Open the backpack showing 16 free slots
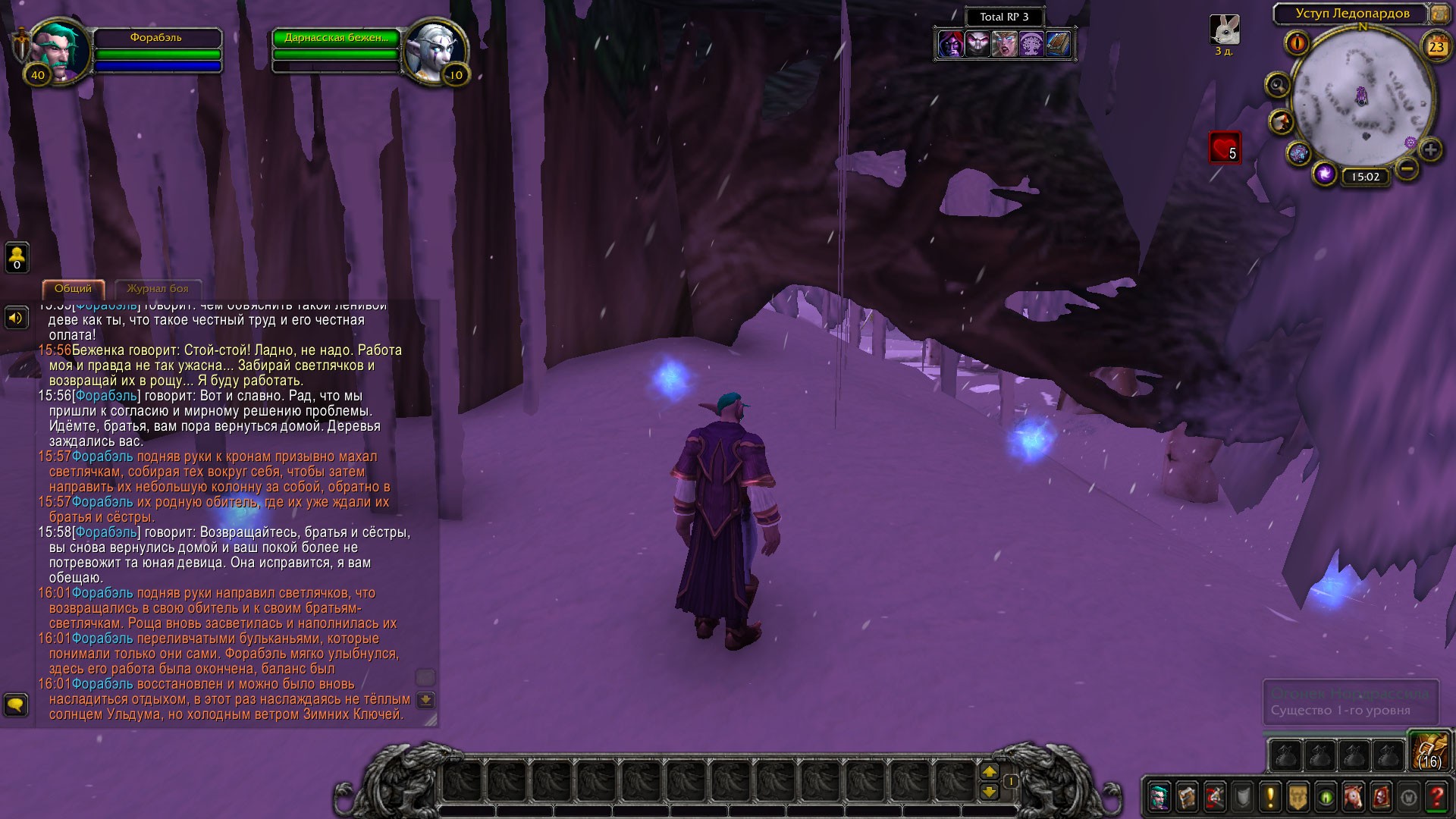1456x819 pixels. click(x=1429, y=751)
